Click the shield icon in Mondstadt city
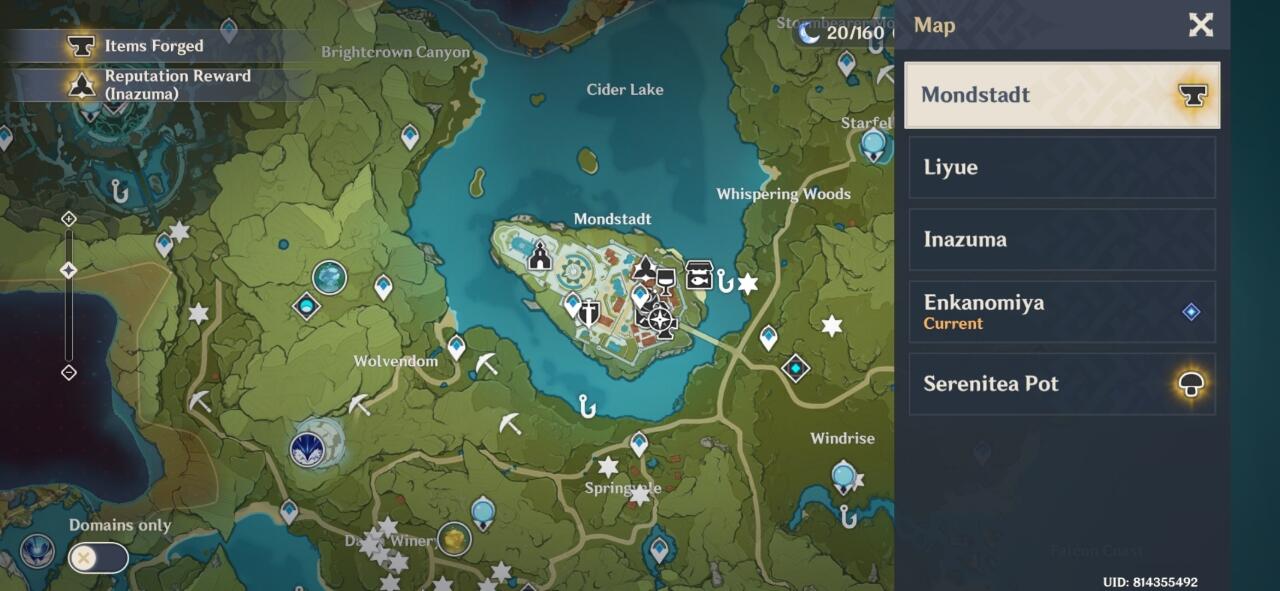The width and height of the screenshot is (1280, 591). [x=589, y=313]
